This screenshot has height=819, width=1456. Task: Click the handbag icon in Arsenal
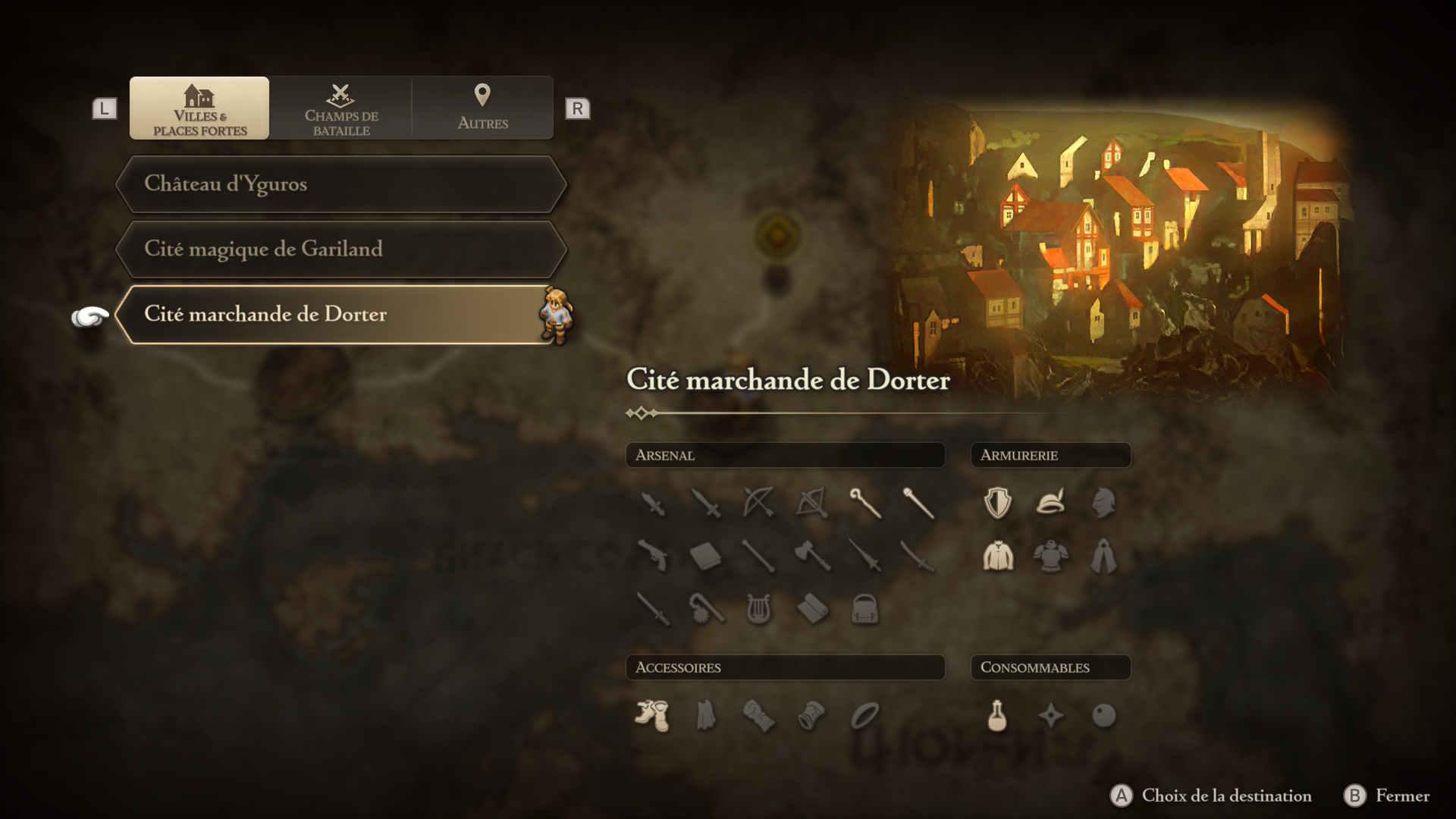click(x=864, y=609)
